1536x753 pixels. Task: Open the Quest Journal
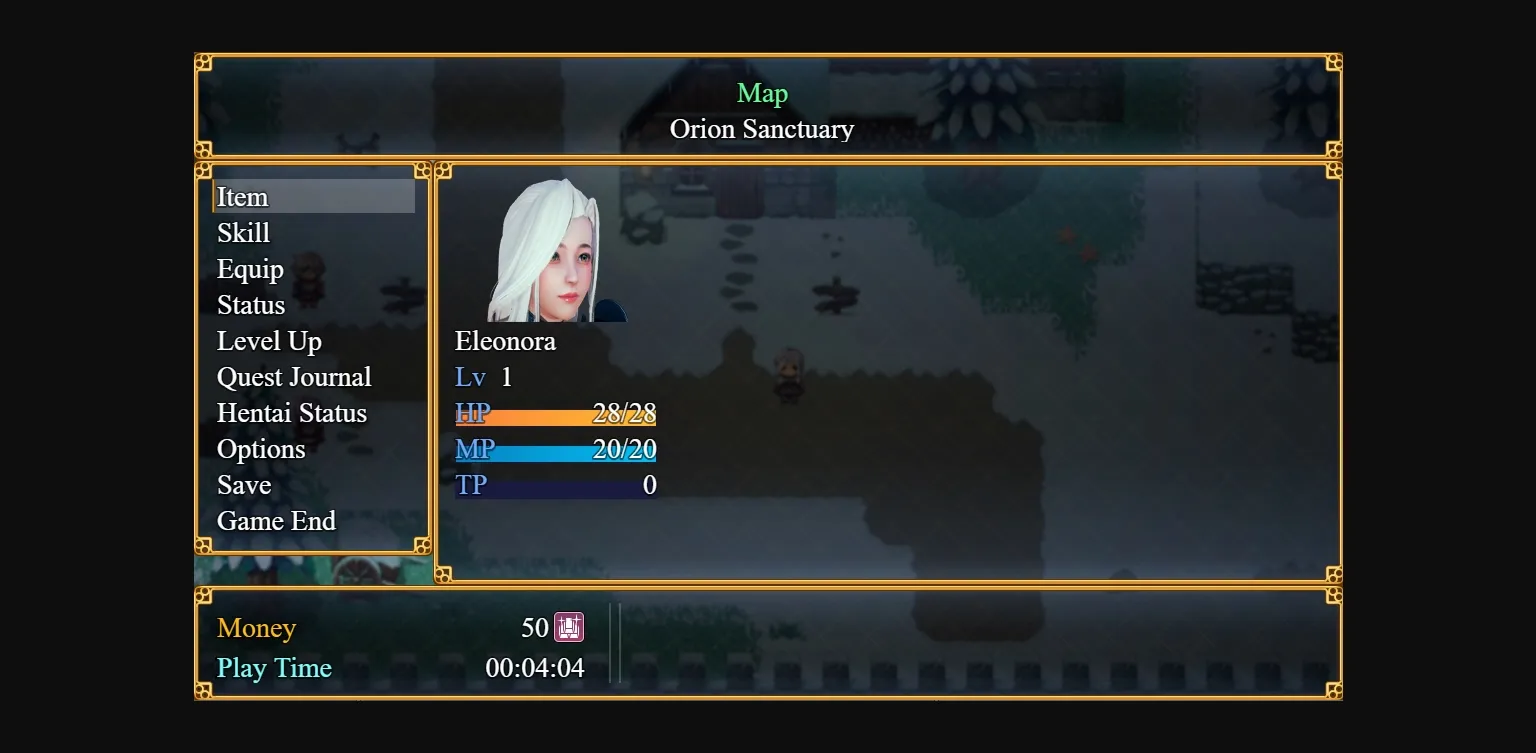pos(294,376)
